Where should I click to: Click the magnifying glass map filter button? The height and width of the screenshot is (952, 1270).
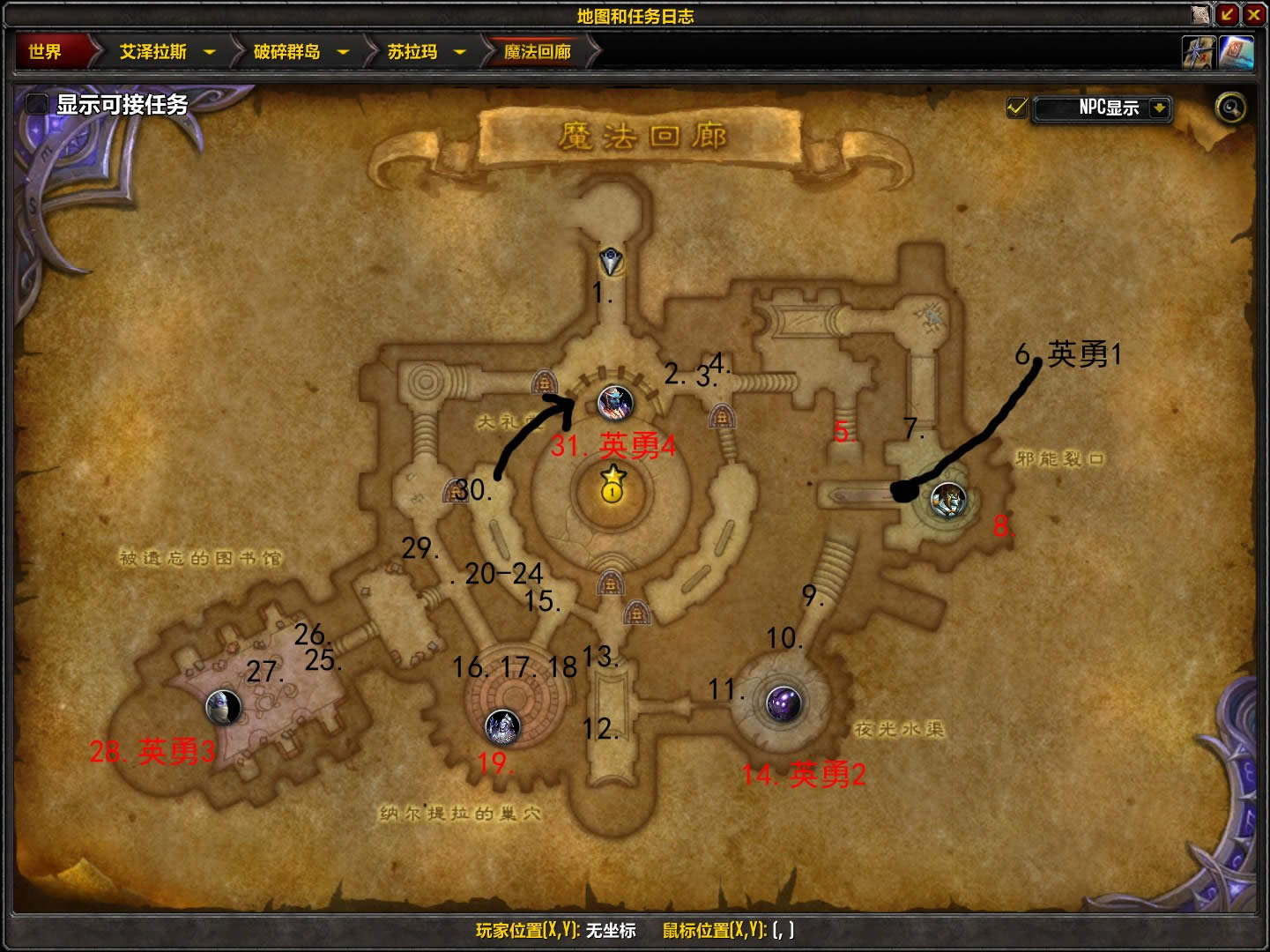click(1230, 108)
